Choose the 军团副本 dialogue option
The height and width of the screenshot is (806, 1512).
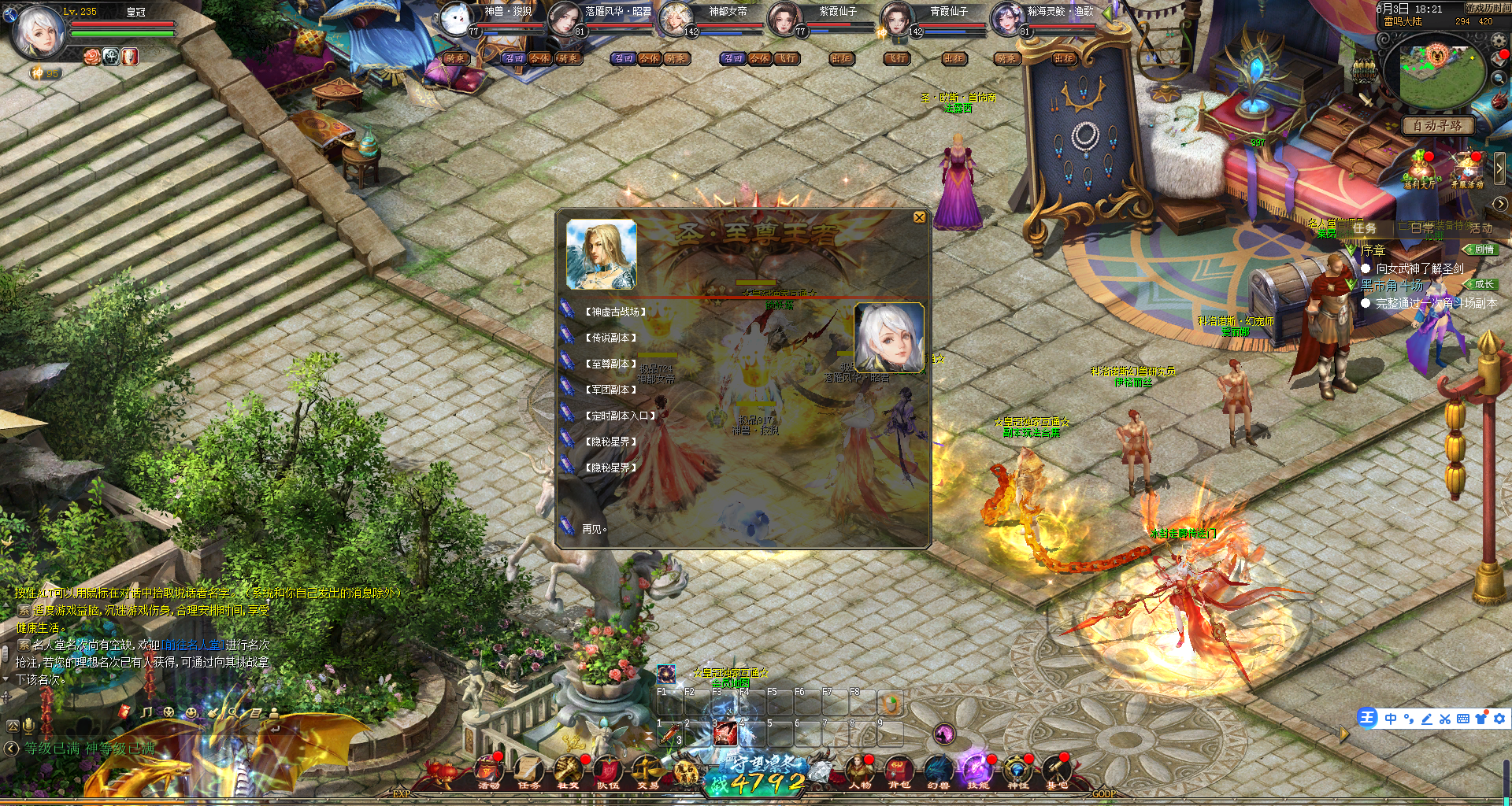pos(610,390)
